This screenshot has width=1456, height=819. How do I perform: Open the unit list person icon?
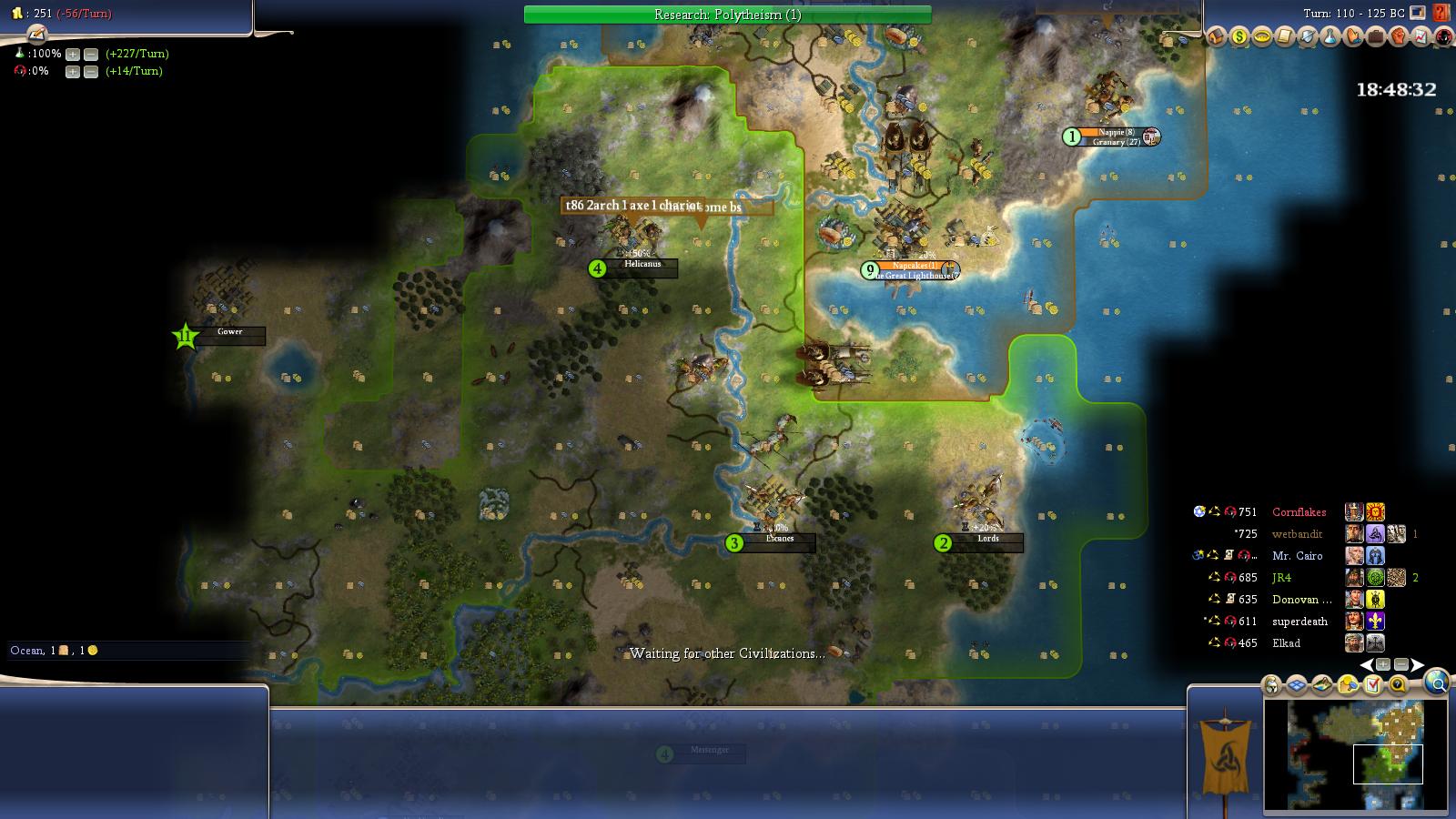[1271, 684]
